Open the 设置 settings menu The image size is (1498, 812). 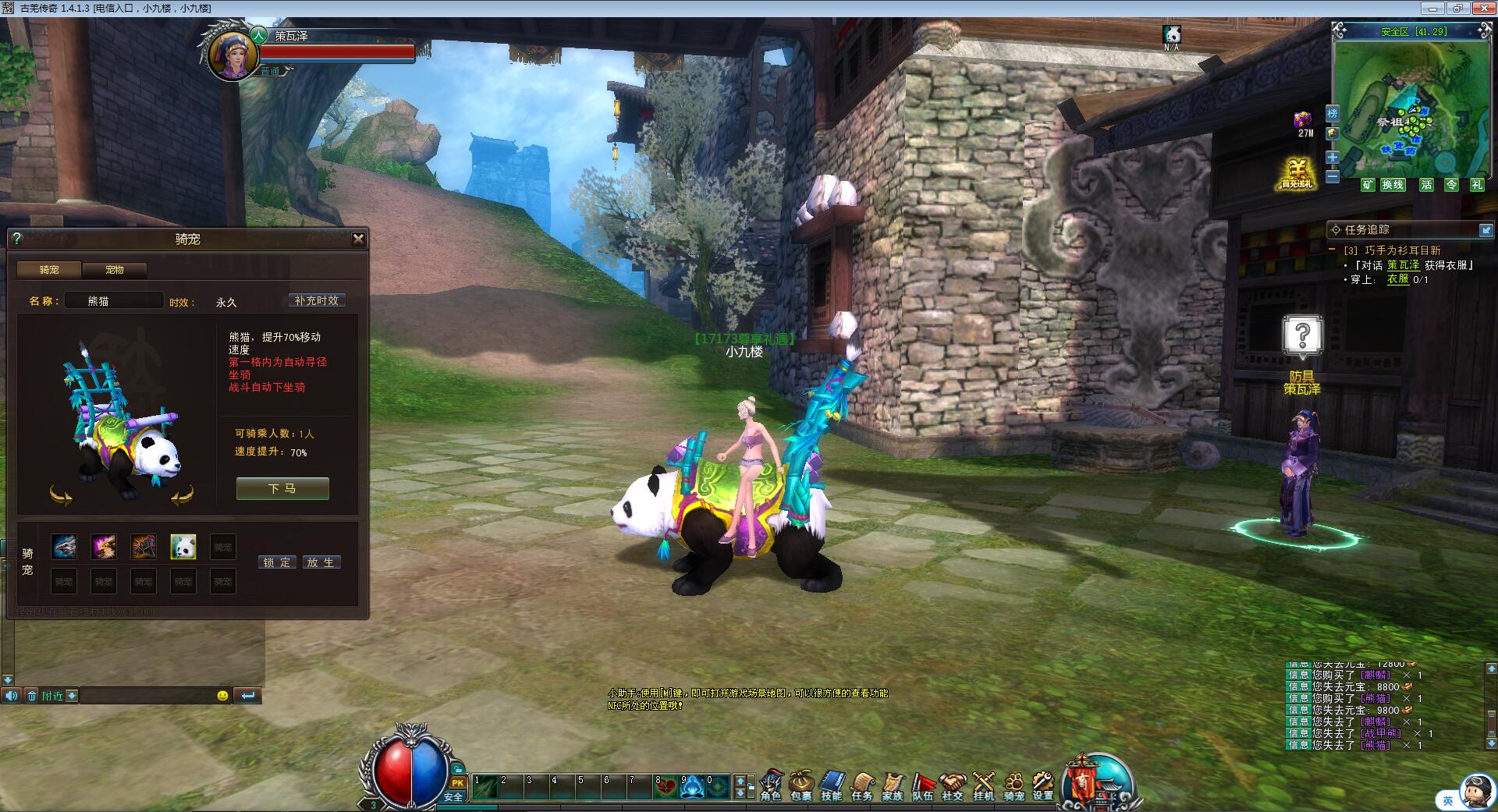coord(1043,785)
